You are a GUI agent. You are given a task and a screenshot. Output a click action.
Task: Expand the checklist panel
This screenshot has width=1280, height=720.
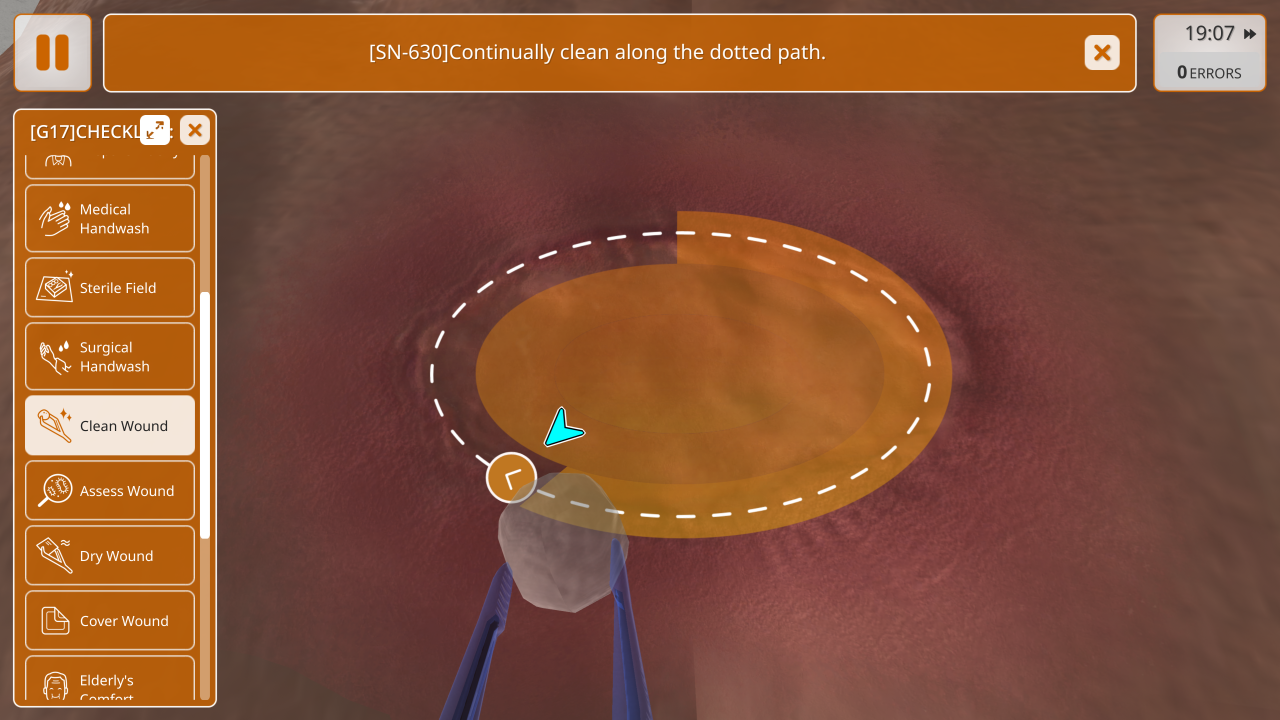coord(155,130)
